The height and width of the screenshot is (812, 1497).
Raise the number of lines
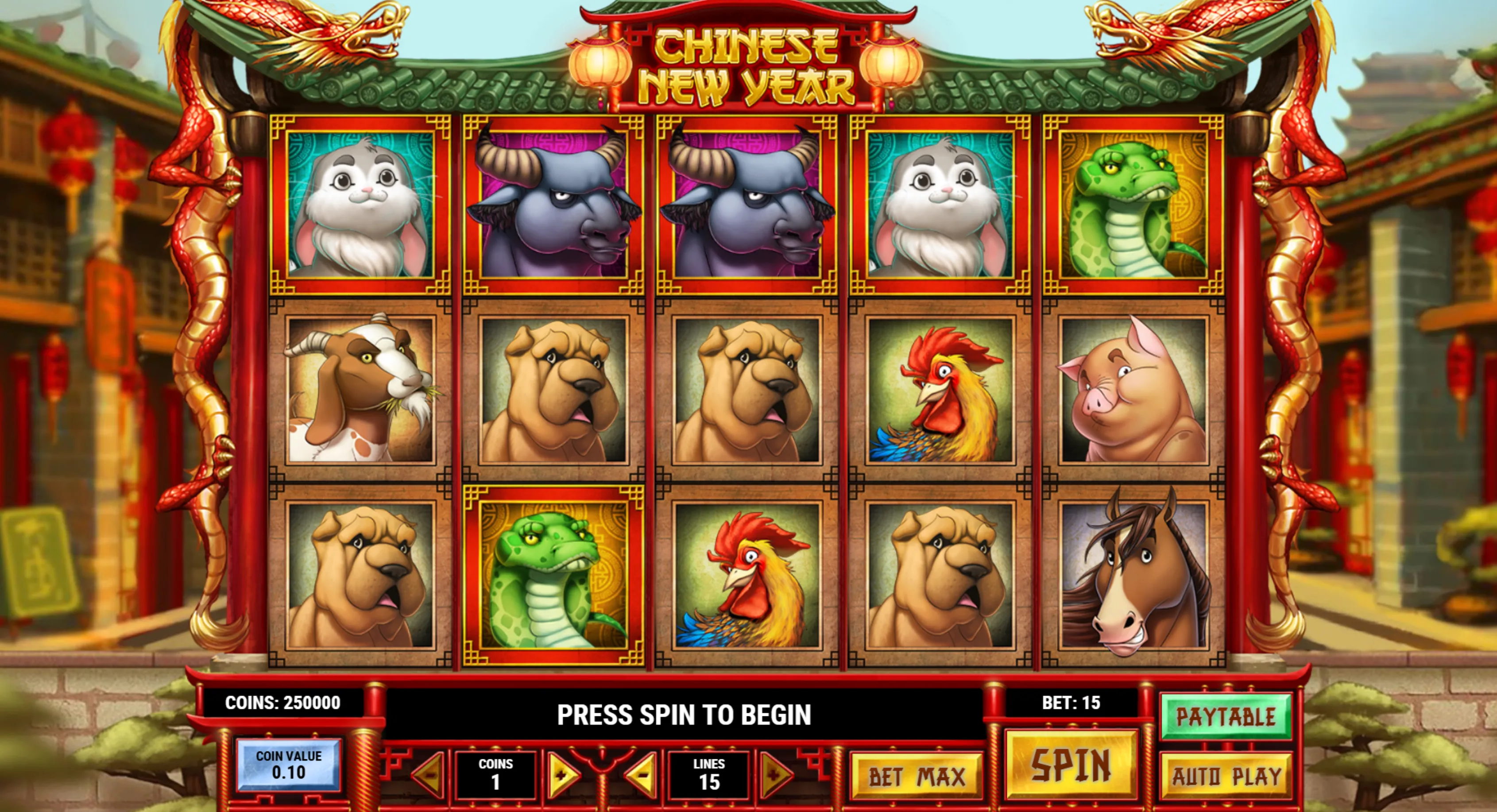point(776,775)
